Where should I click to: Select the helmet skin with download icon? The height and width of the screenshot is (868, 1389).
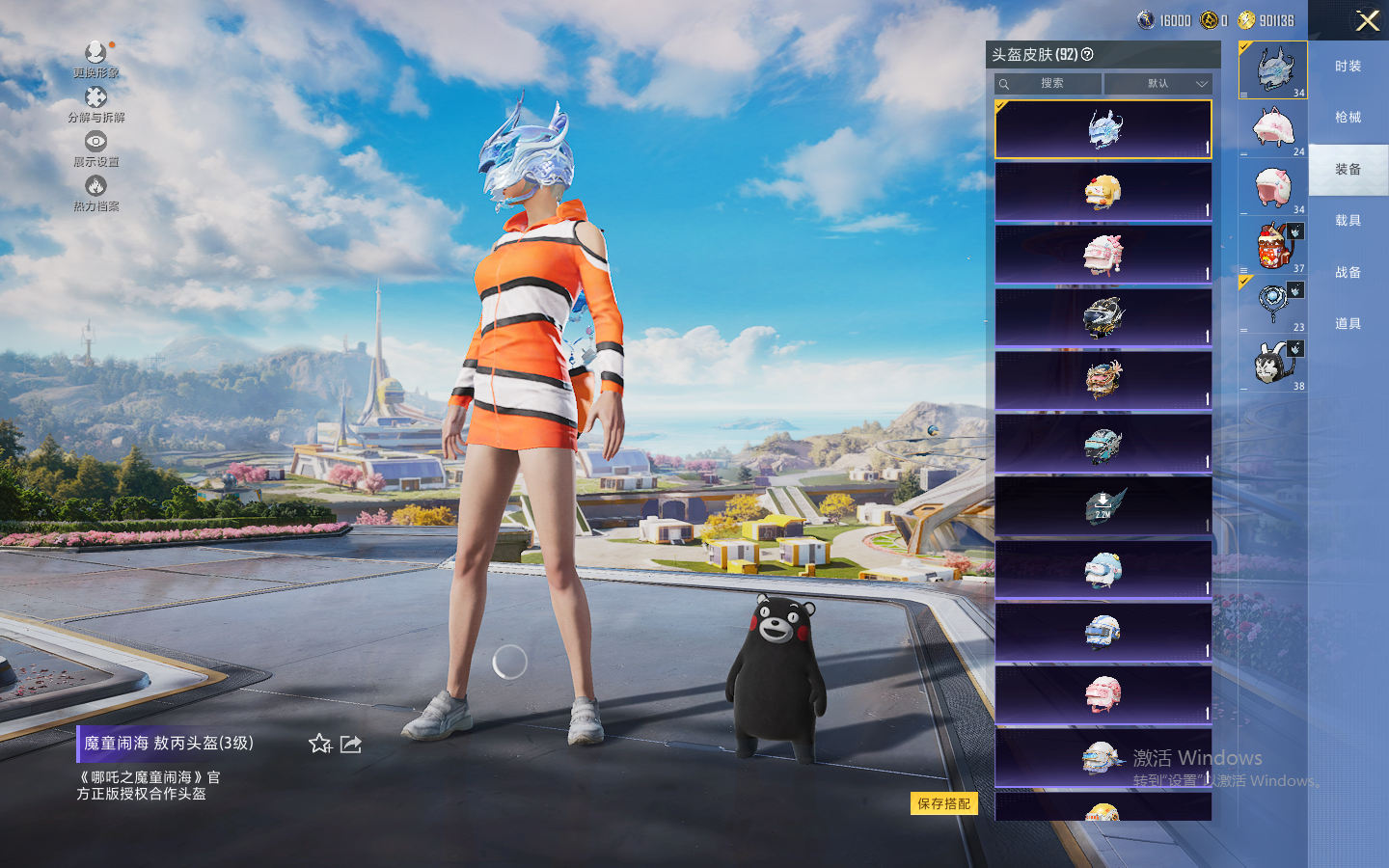pos(1103,504)
